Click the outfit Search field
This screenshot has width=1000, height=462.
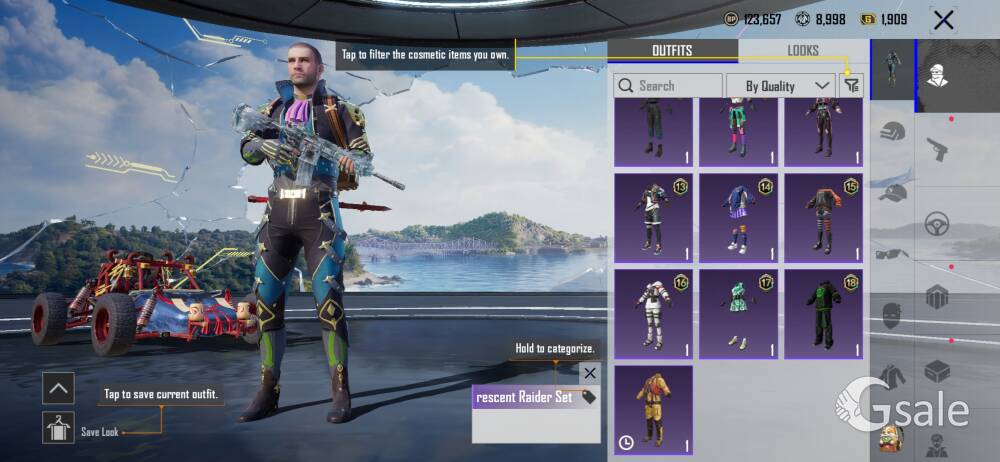click(x=668, y=86)
